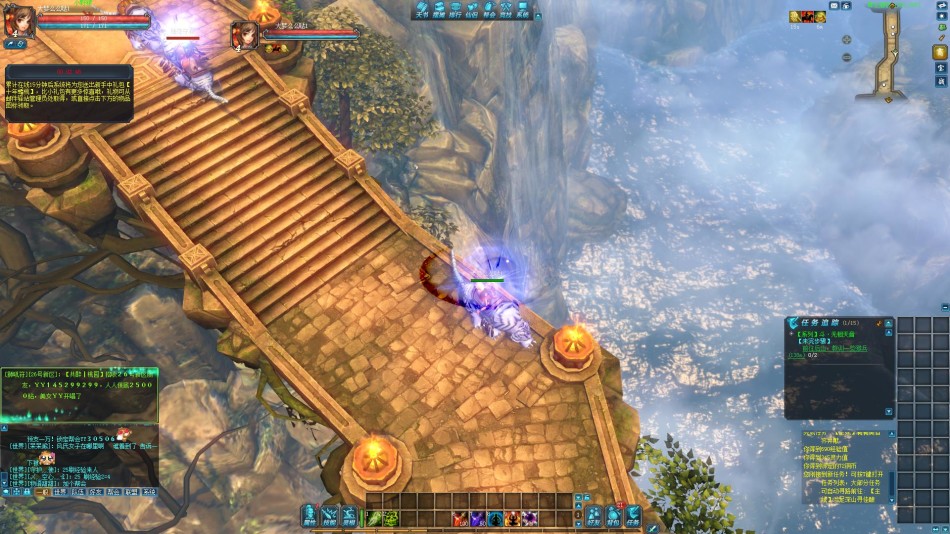Open the 好友 friends list

coord(594,516)
